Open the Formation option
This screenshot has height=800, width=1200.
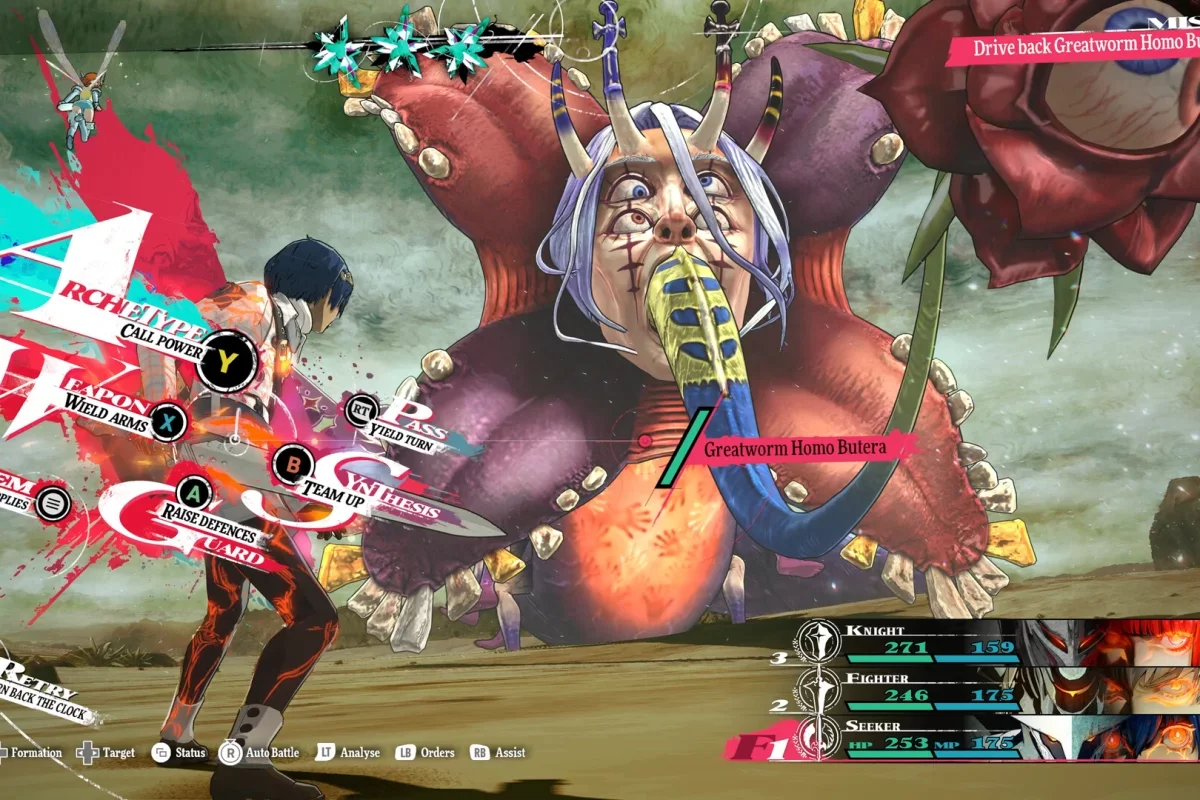pyautogui.click(x=30, y=753)
